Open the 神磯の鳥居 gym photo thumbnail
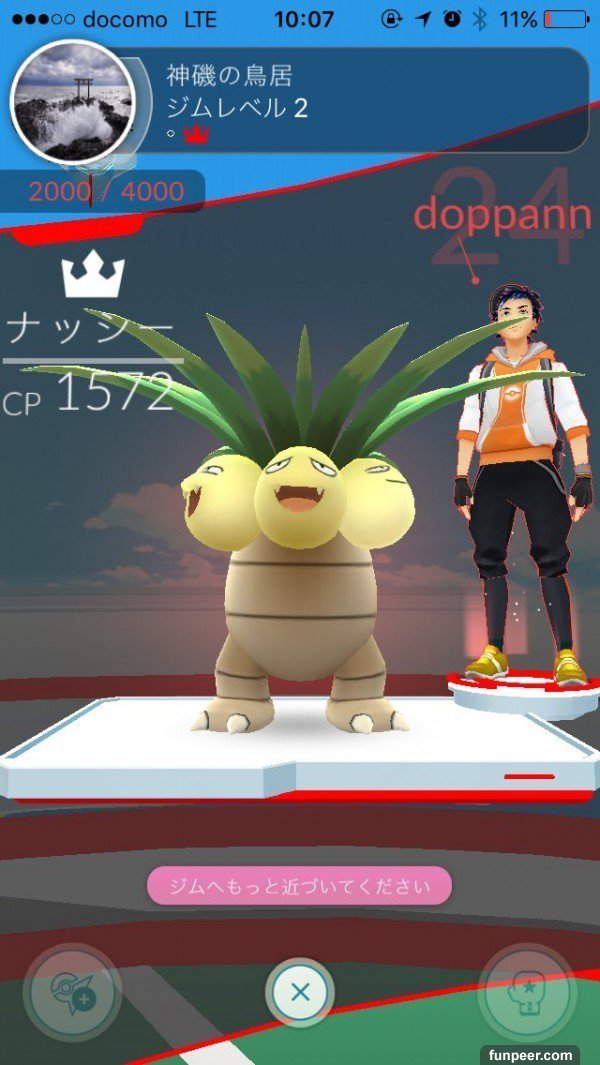 (72, 101)
